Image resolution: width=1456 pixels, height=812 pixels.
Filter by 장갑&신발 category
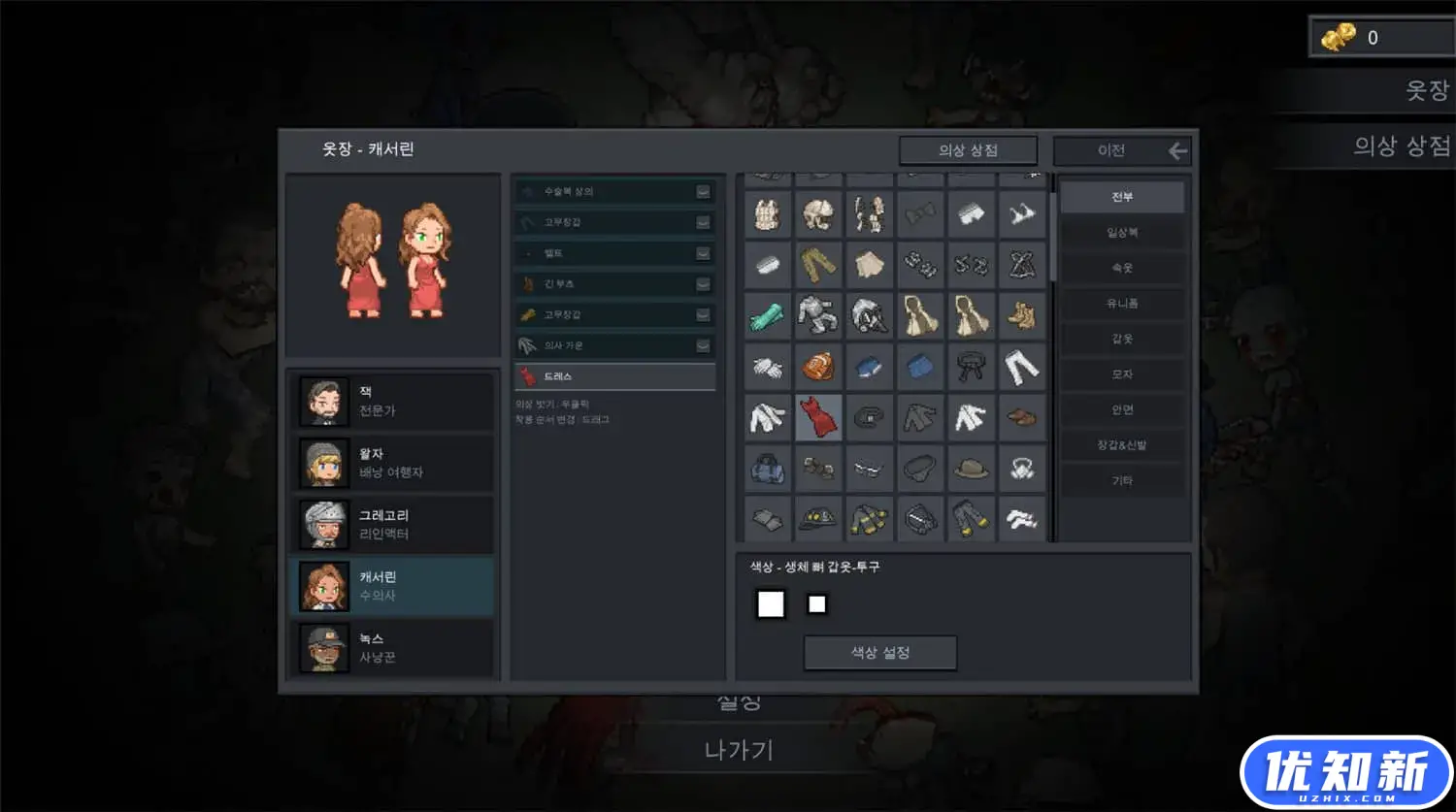[x=1122, y=445]
